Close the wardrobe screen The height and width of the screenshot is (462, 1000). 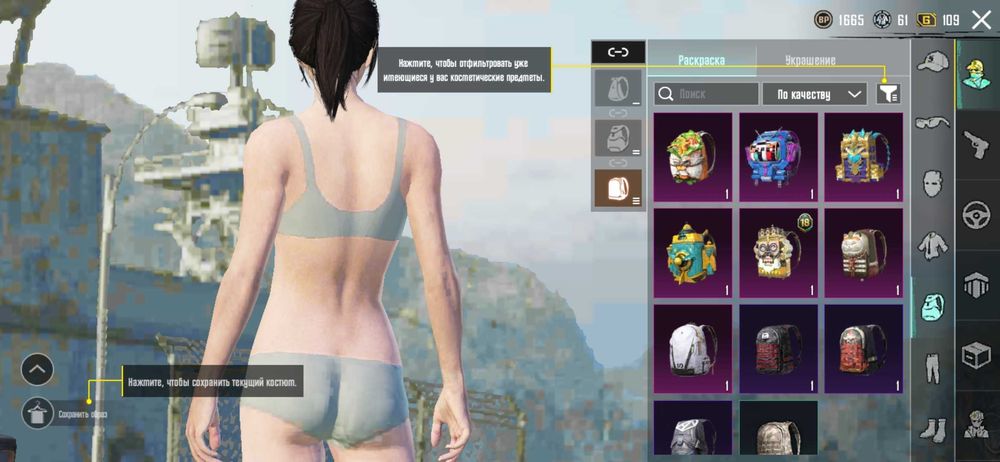981,19
